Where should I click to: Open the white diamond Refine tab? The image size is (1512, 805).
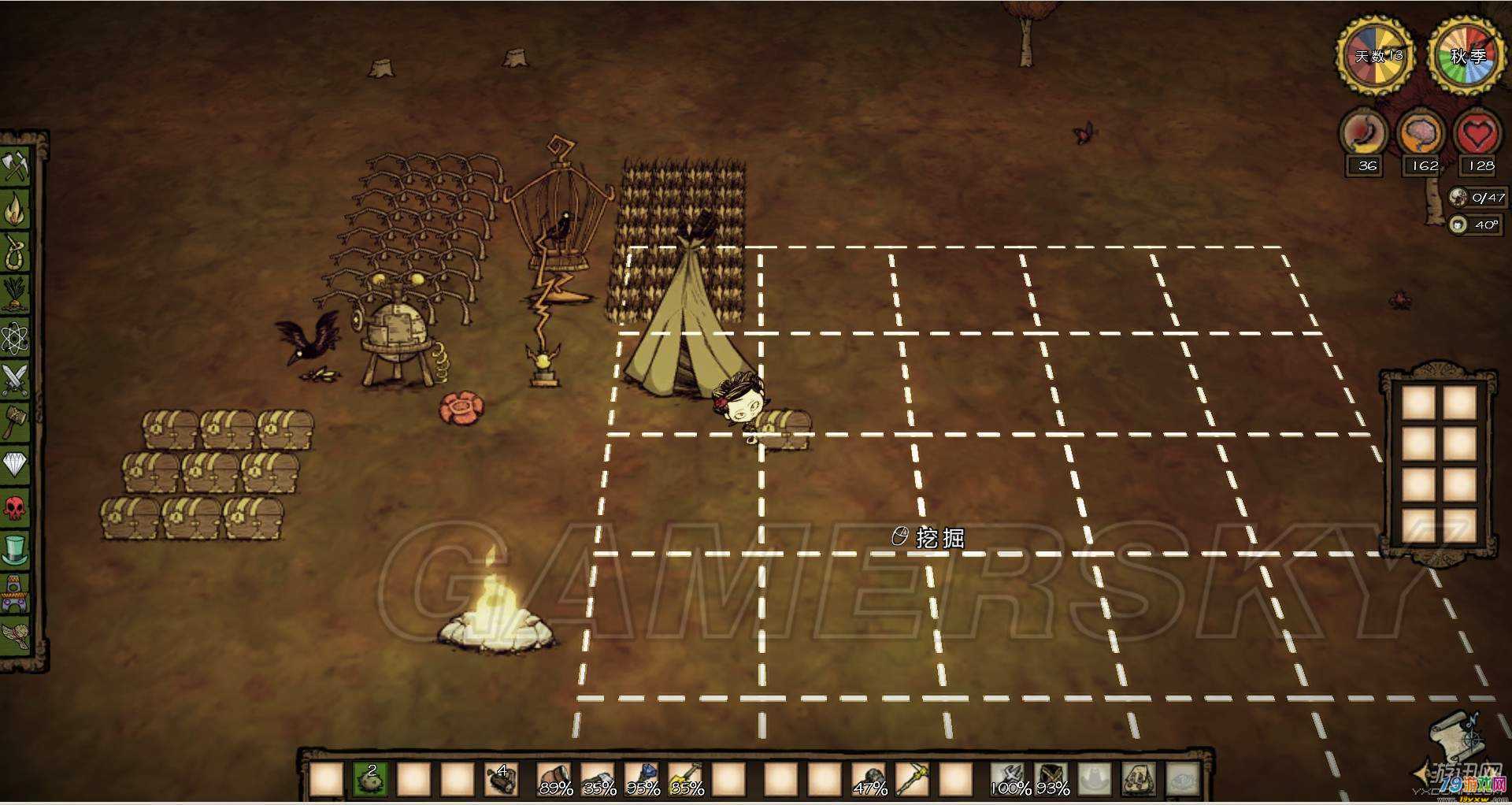coord(16,465)
